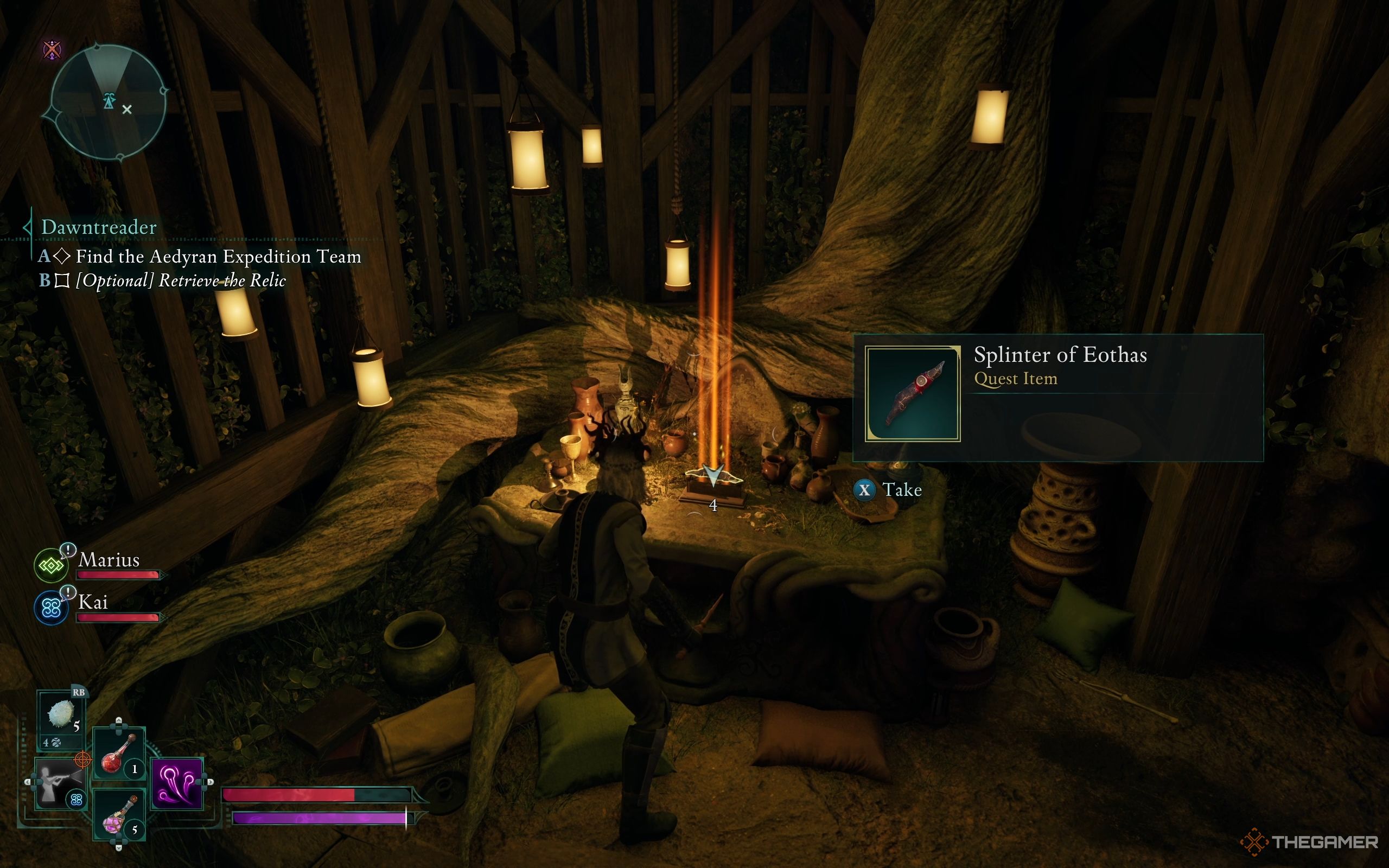
Task: Click Marius's green companion portrait
Action: click(51, 566)
